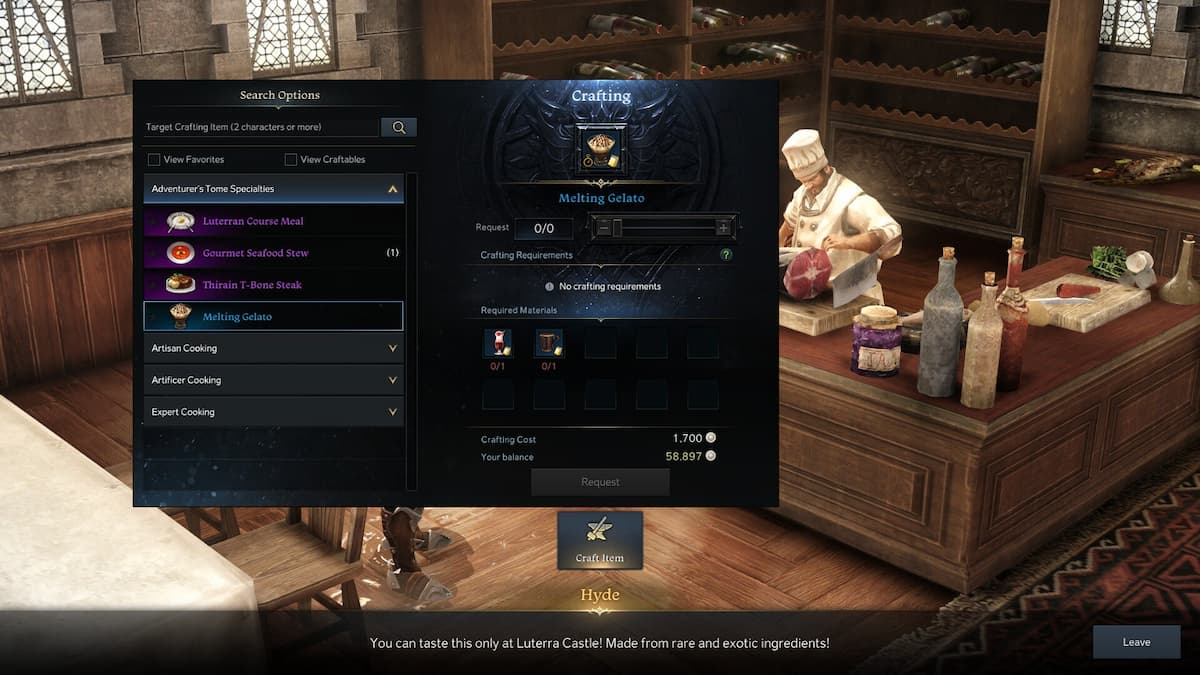The image size is (1200, 675).
Task: Increase request quantity with plus button
Action: pos(723,228)
